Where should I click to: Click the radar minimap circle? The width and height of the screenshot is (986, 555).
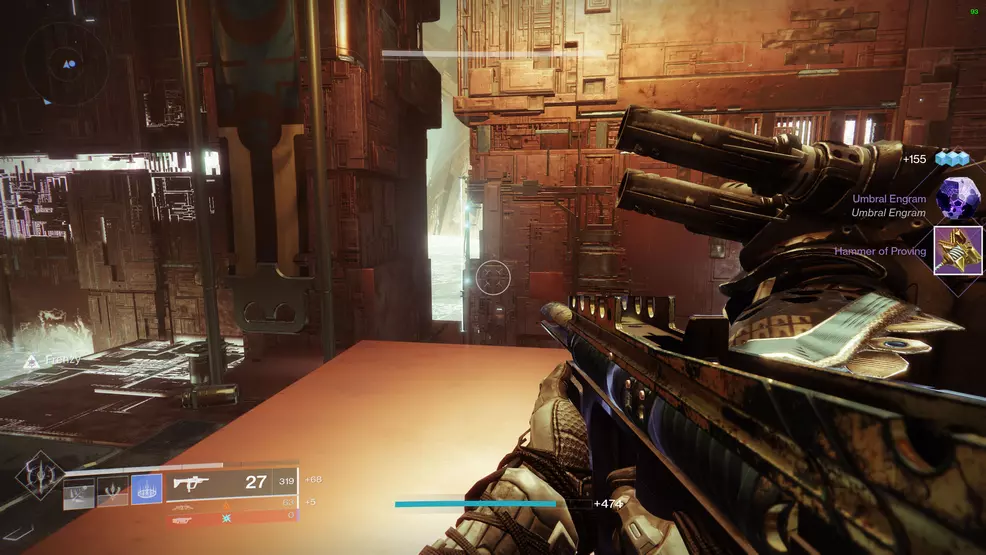tap(68, 64)
